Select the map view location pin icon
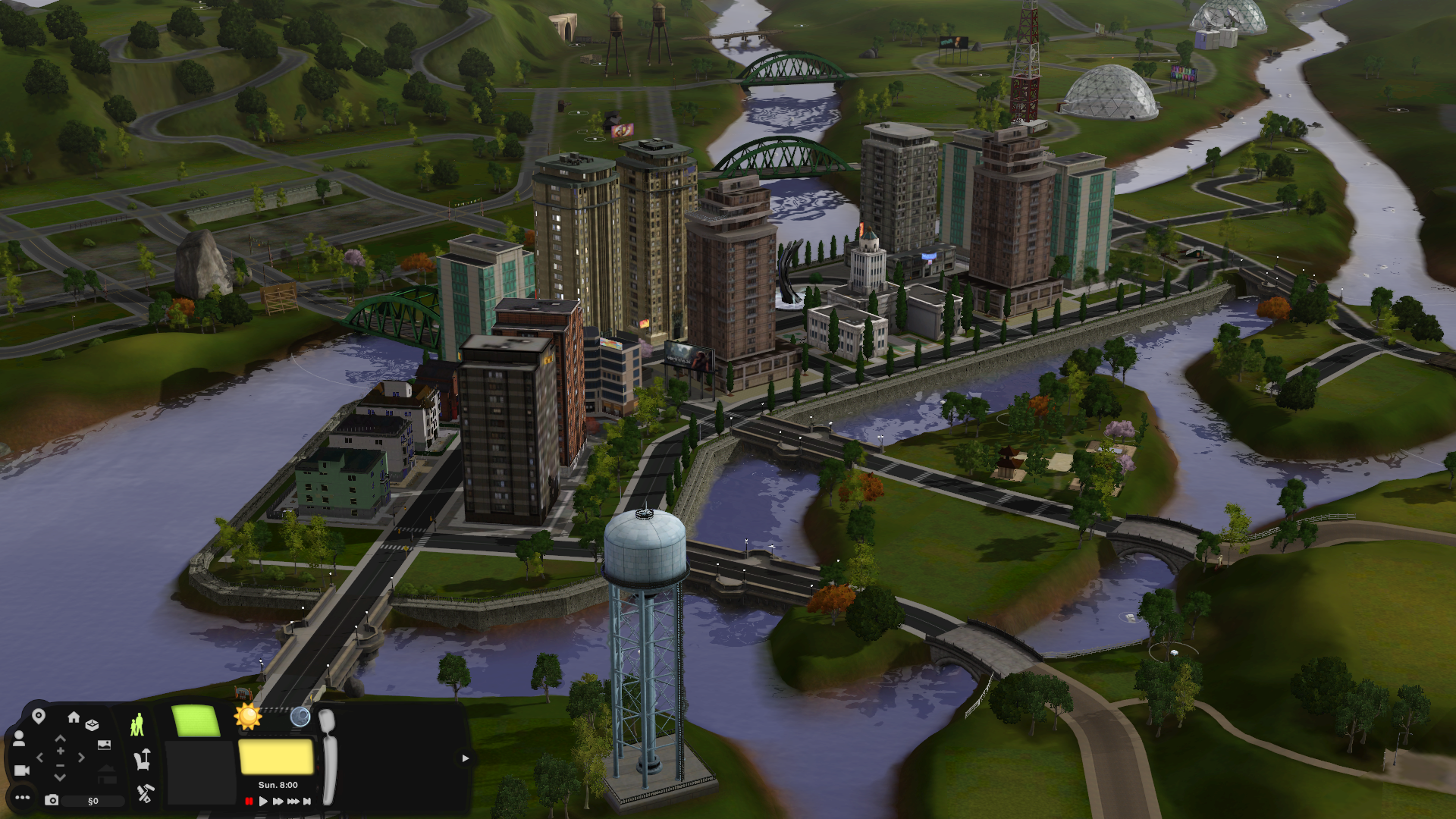Screen dimensions: 1456x819 tap(39, 716)
